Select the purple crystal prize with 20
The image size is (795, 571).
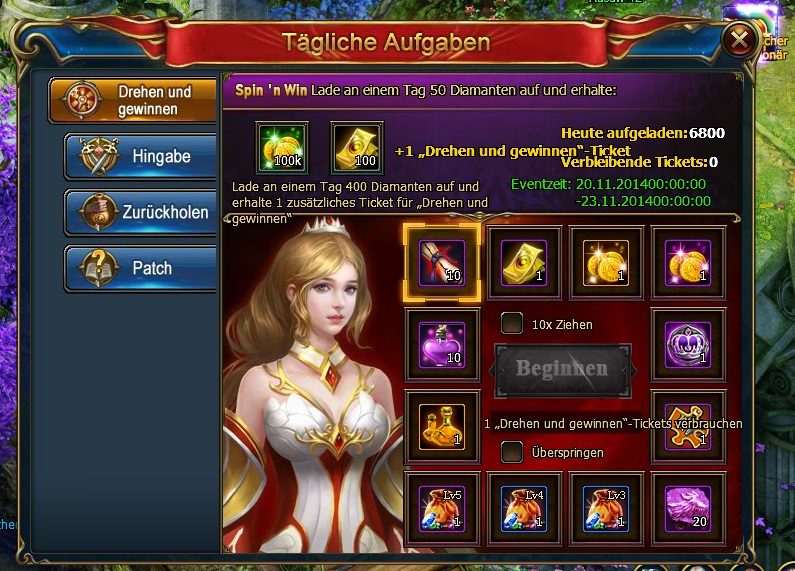[688, 508]
